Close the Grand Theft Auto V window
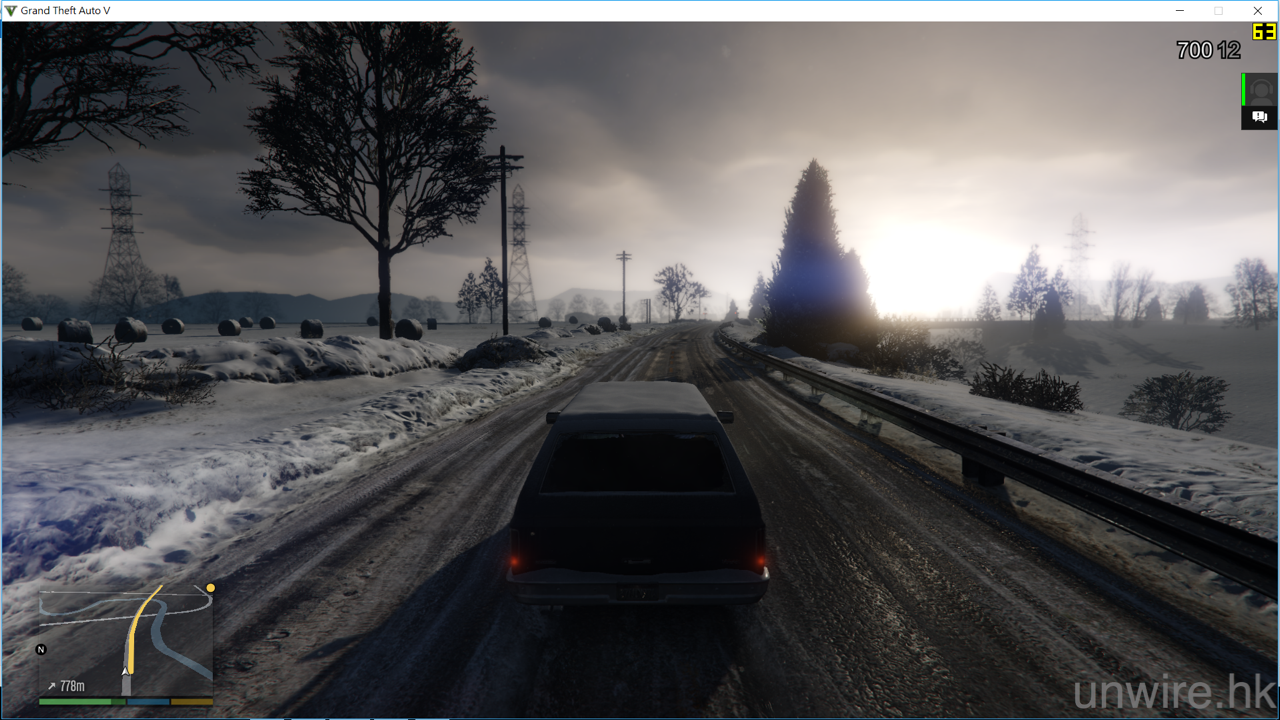 point(1258,11)
